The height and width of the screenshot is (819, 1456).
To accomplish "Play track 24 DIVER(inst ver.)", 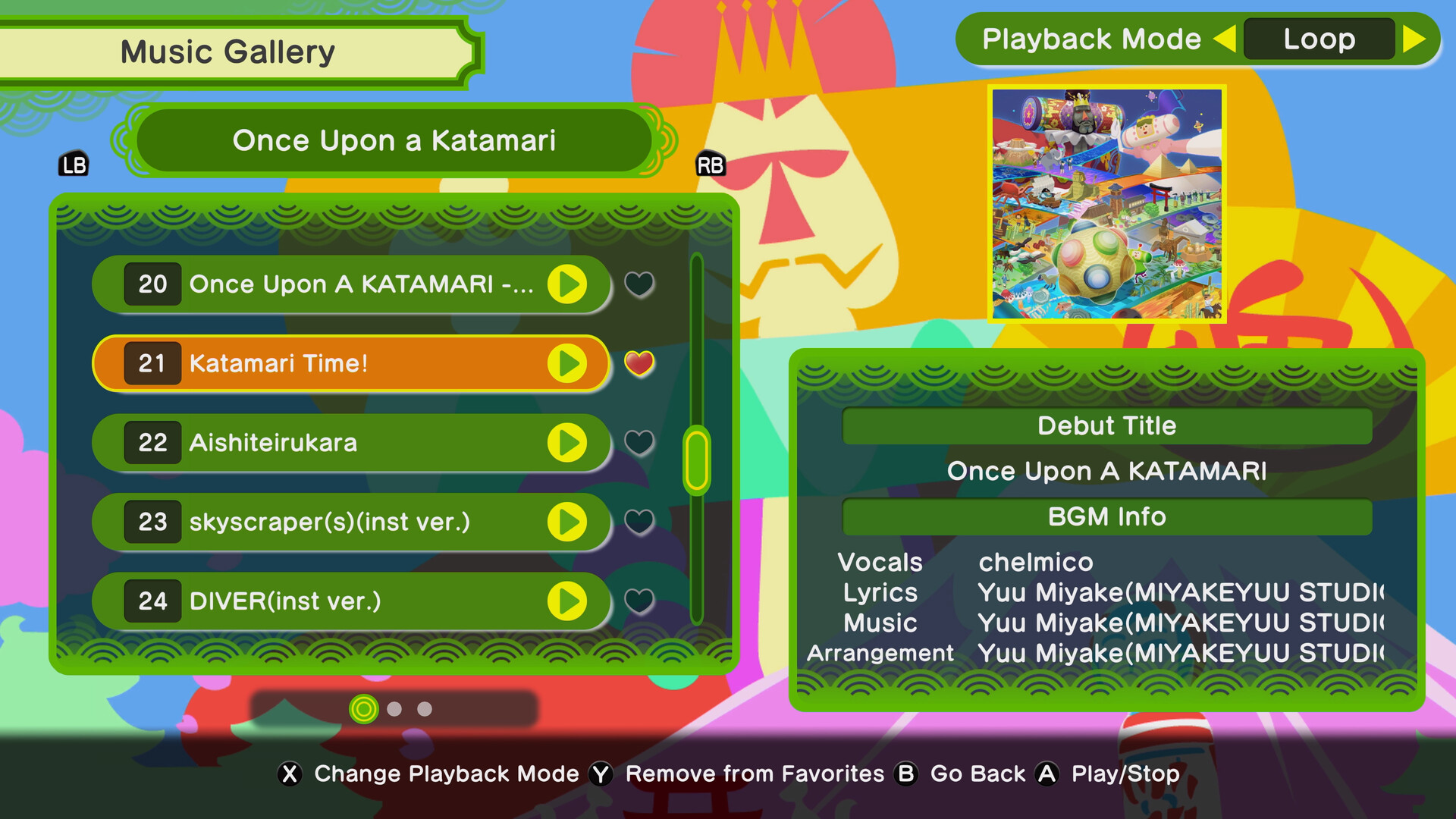I will (x=569, y=601).
